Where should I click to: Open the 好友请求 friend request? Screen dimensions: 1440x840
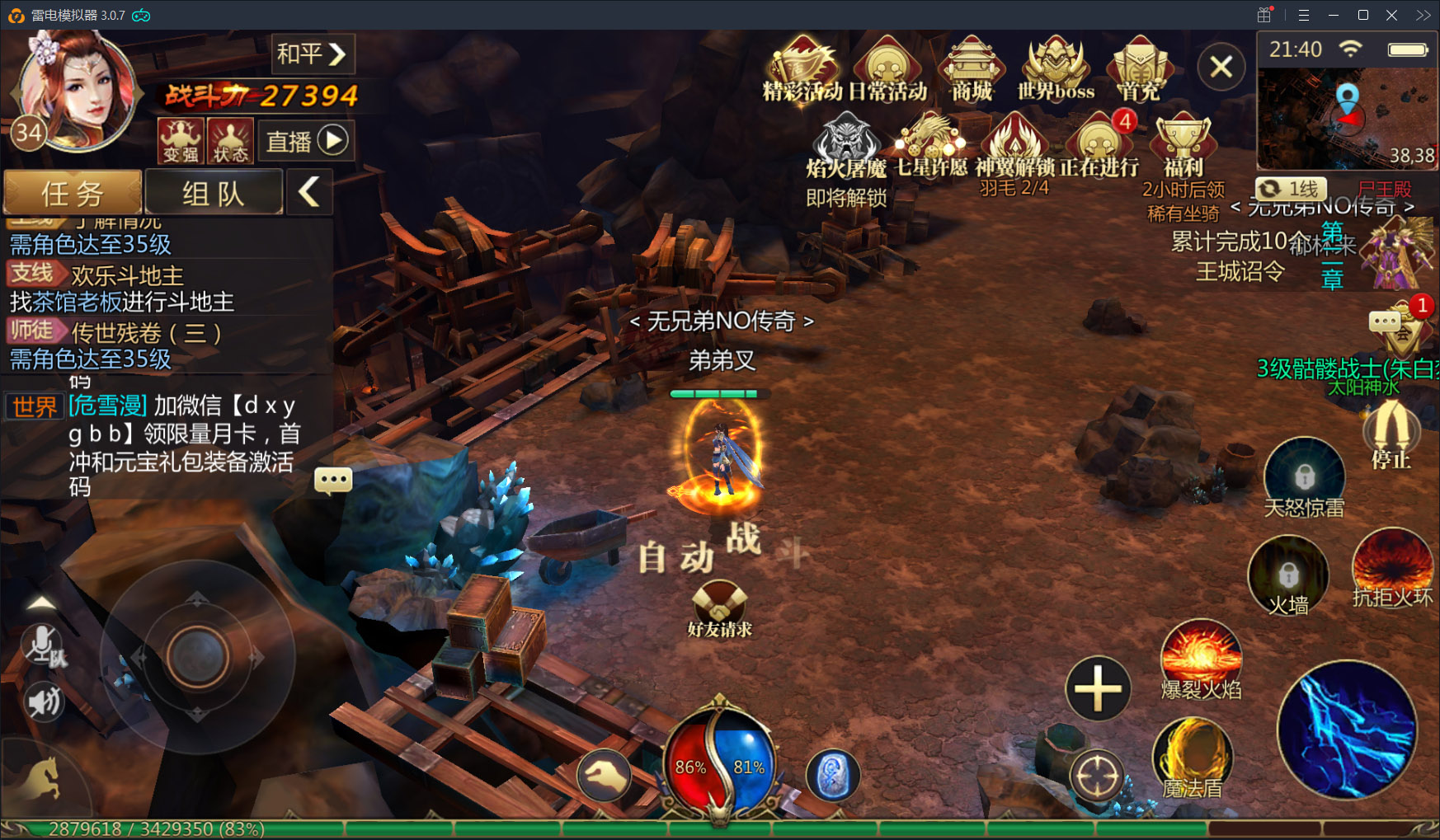click(719, 608)
